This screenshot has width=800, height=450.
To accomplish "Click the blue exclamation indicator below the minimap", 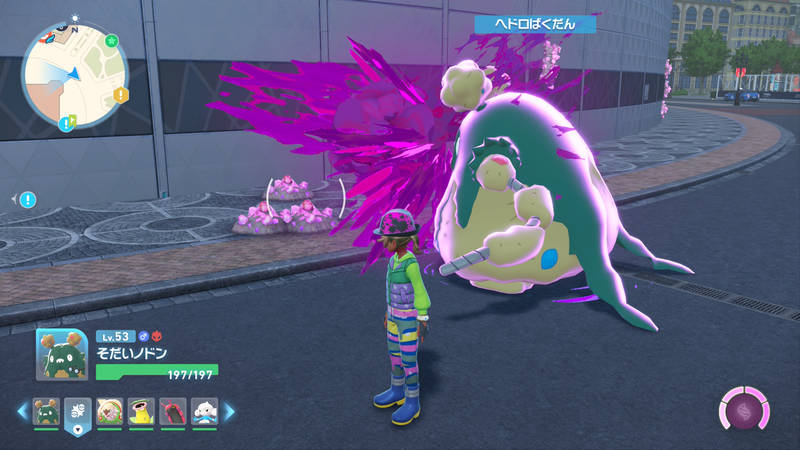I will 27,200.
